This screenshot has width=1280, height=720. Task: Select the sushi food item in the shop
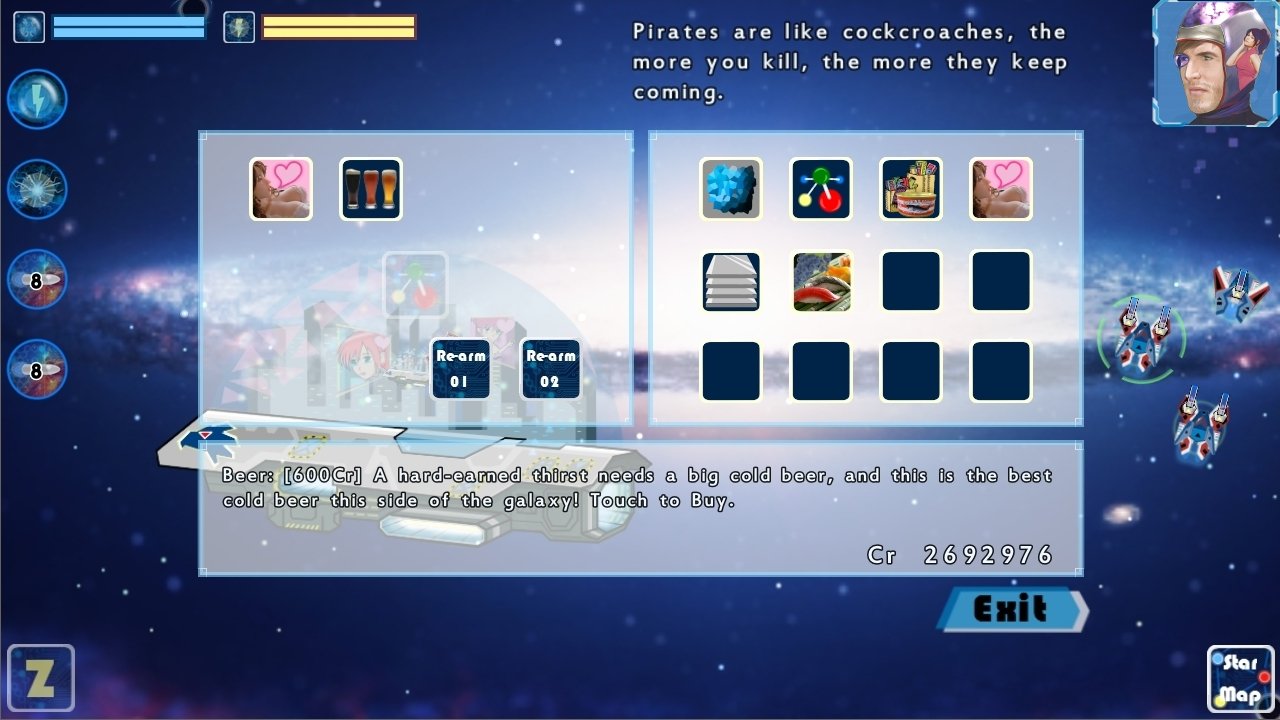821,281
